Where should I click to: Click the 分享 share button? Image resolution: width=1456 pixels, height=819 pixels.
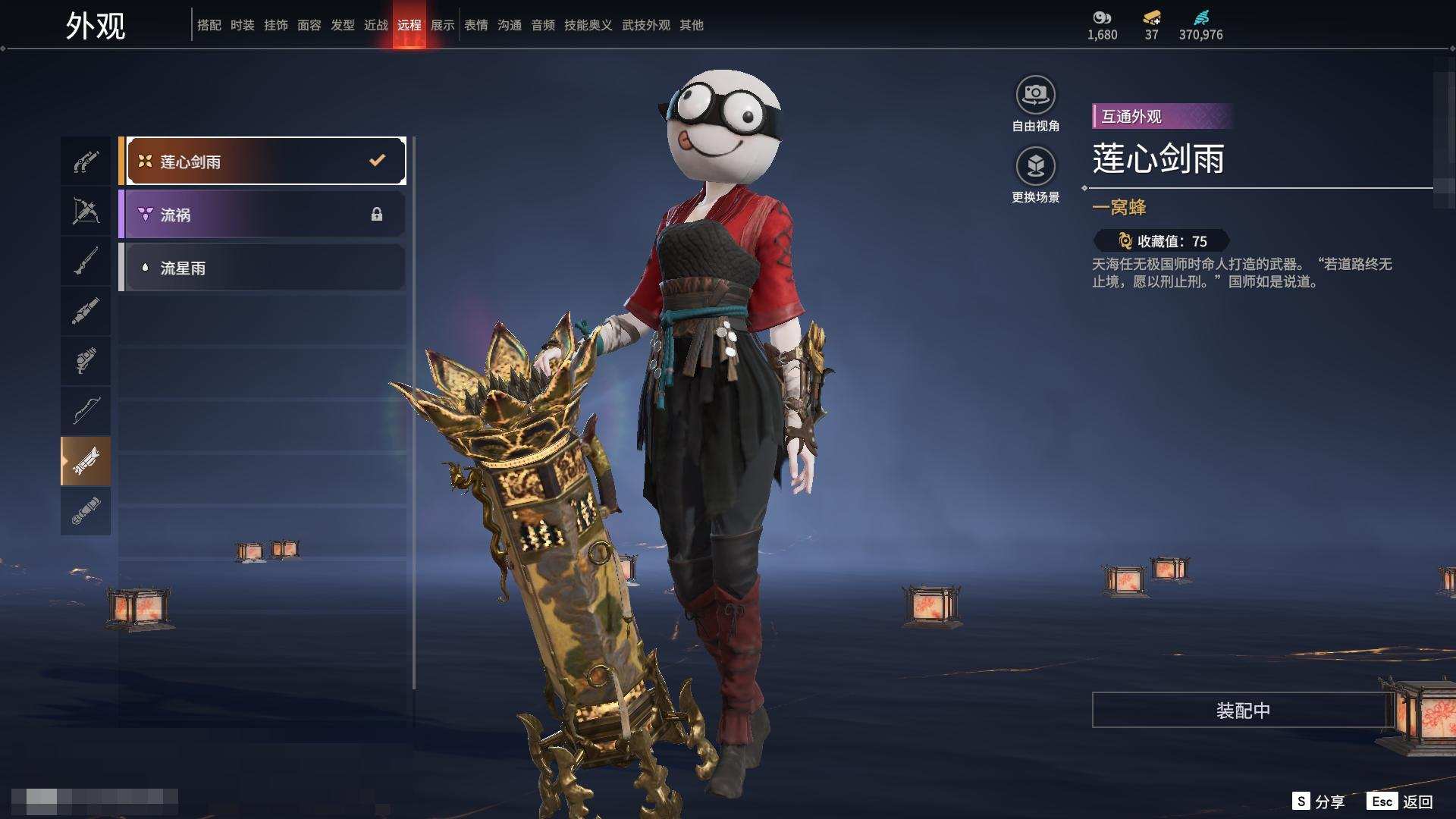point(1319,801)
